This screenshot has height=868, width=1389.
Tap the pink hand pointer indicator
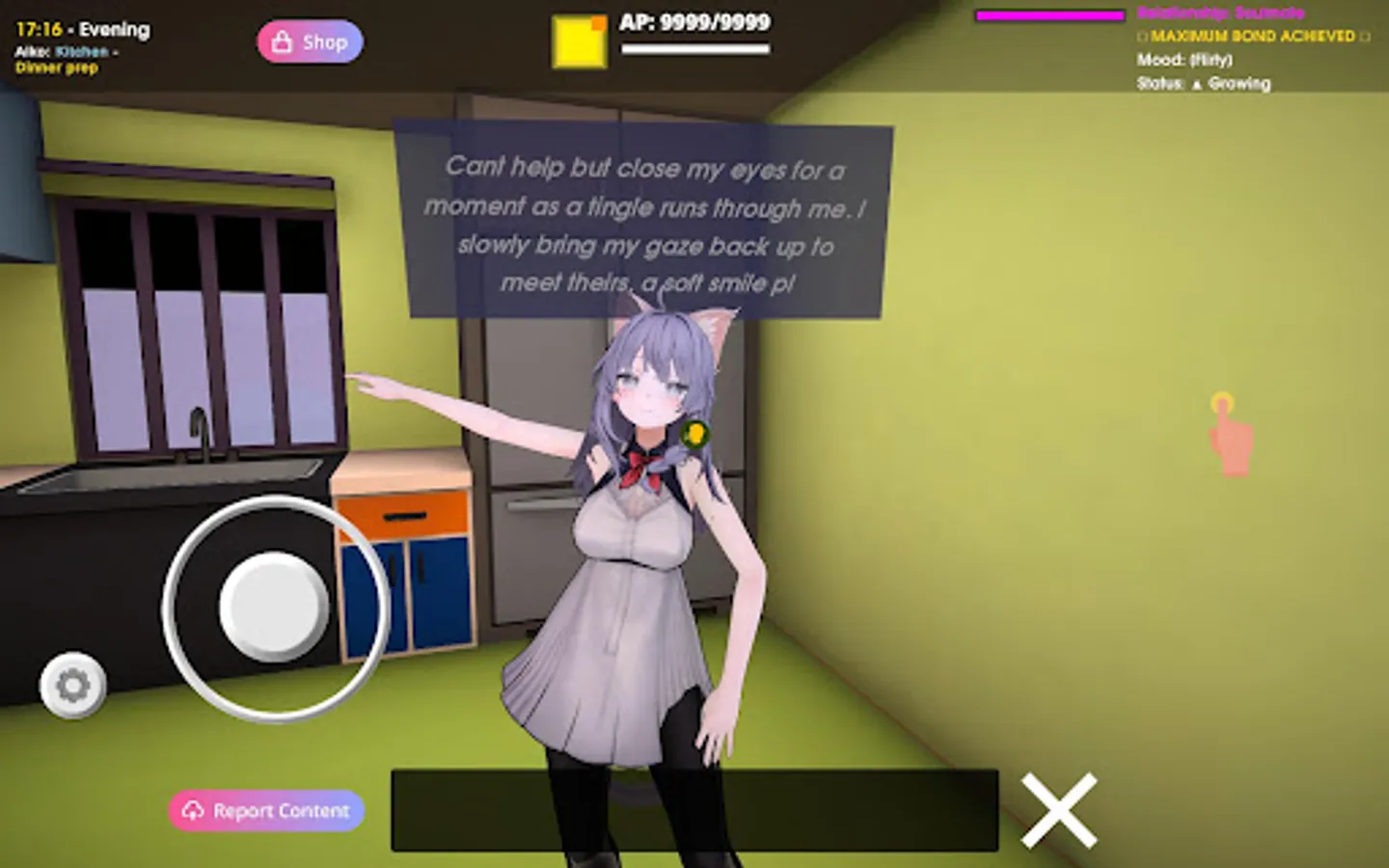1229,436
